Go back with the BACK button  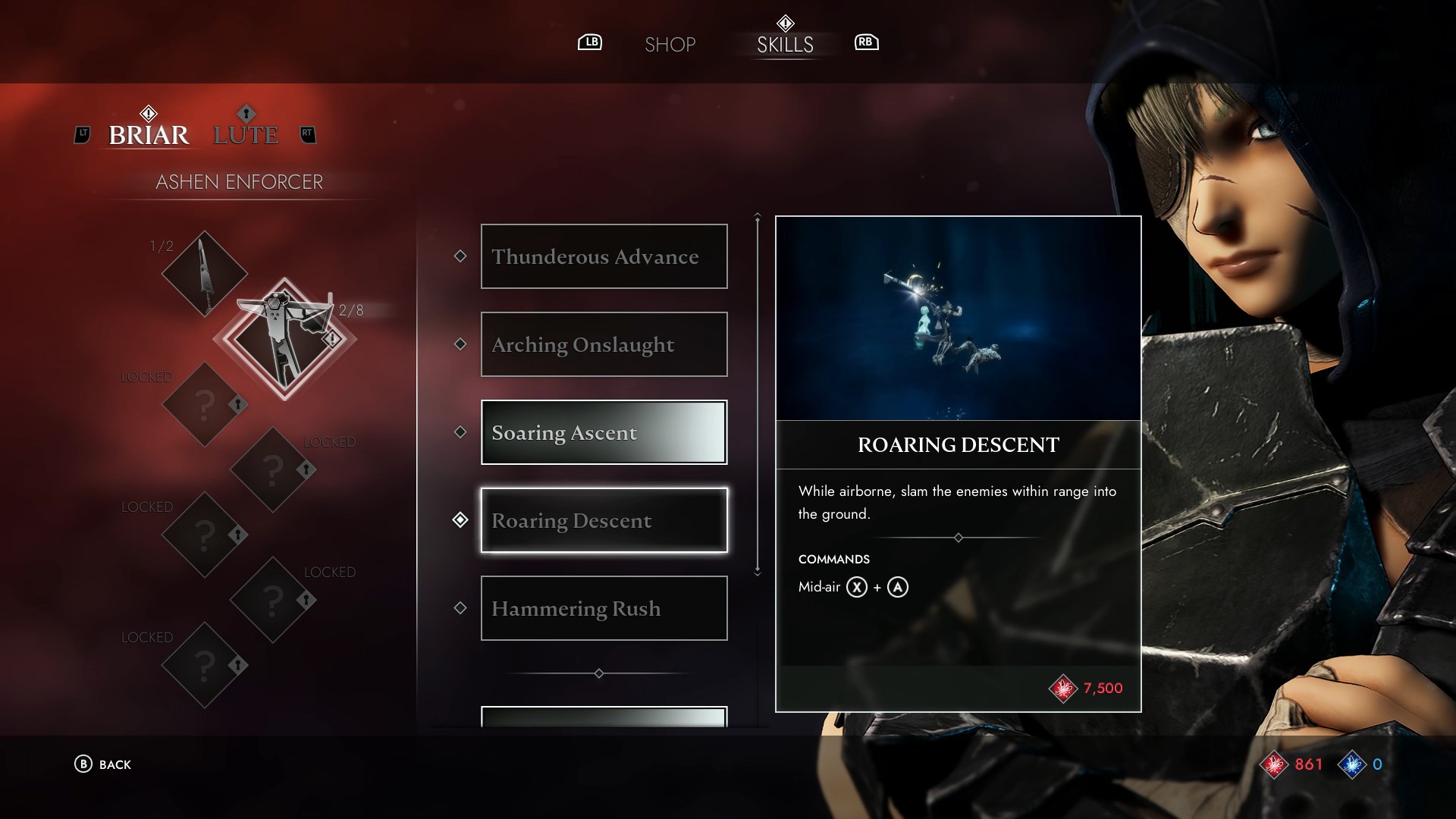103,764
